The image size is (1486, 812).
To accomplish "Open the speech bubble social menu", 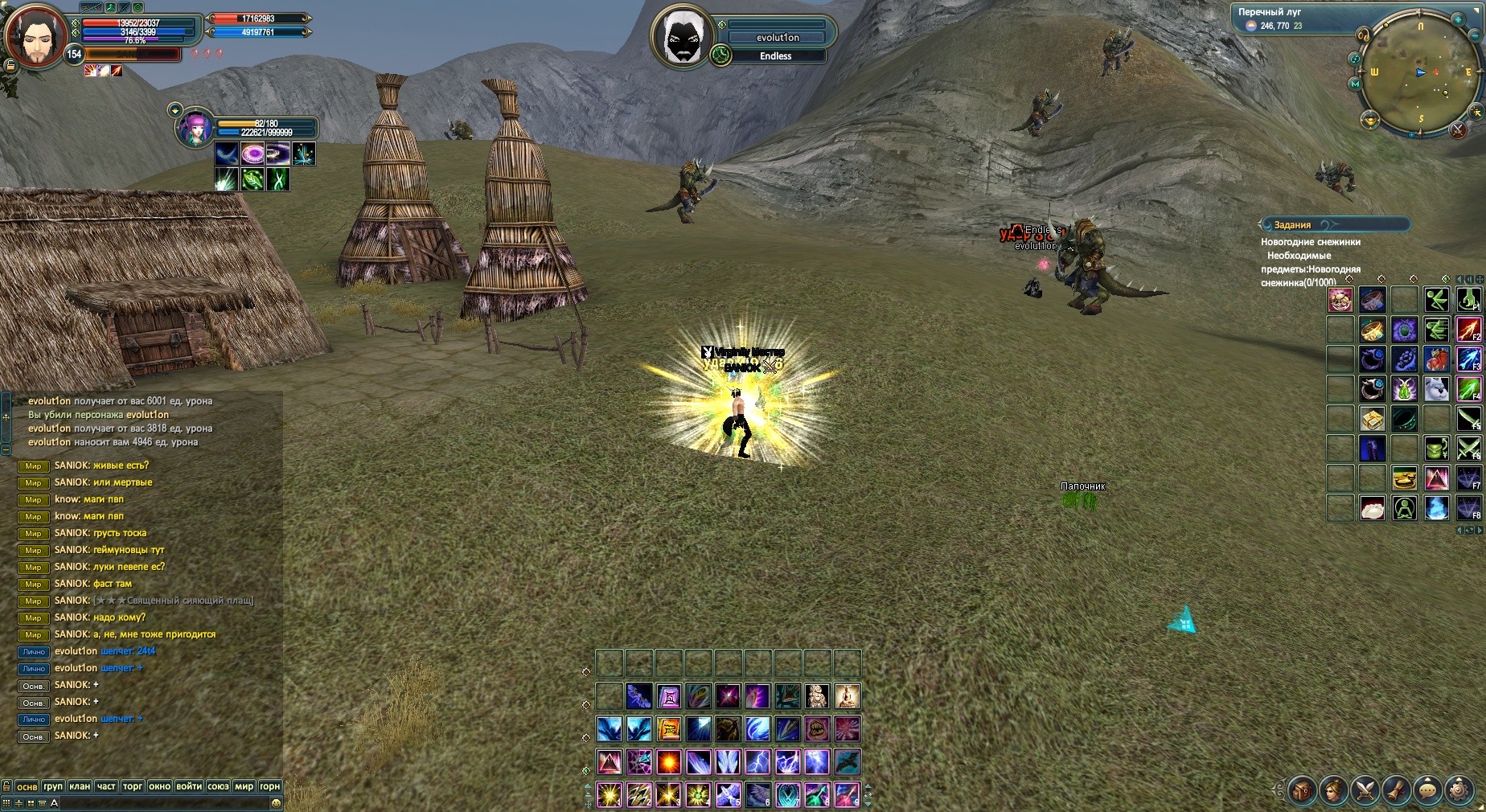I will pyautogui.click(x=1427, y=790).
